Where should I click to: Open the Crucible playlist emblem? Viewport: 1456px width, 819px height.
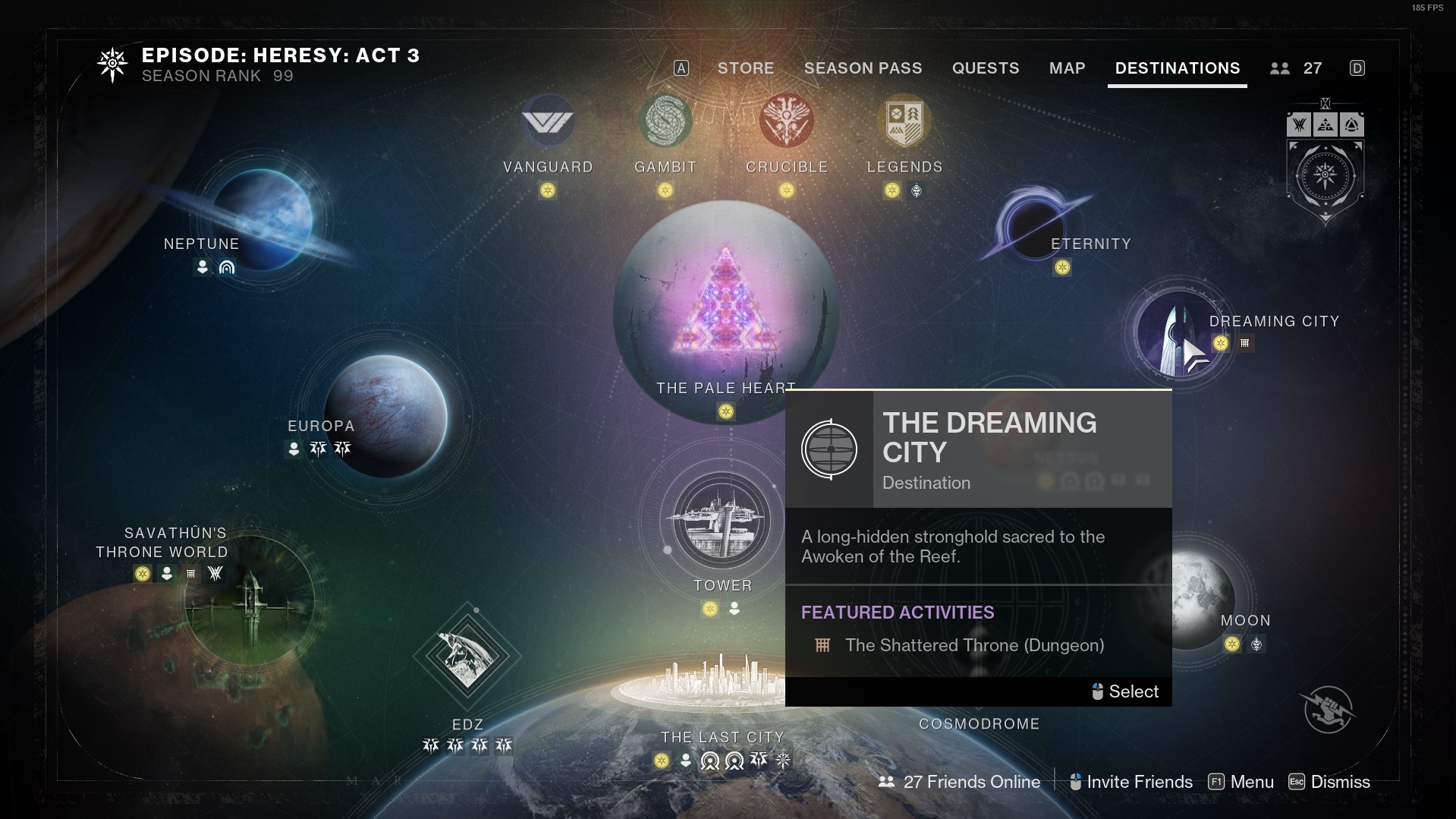point(787,121)
